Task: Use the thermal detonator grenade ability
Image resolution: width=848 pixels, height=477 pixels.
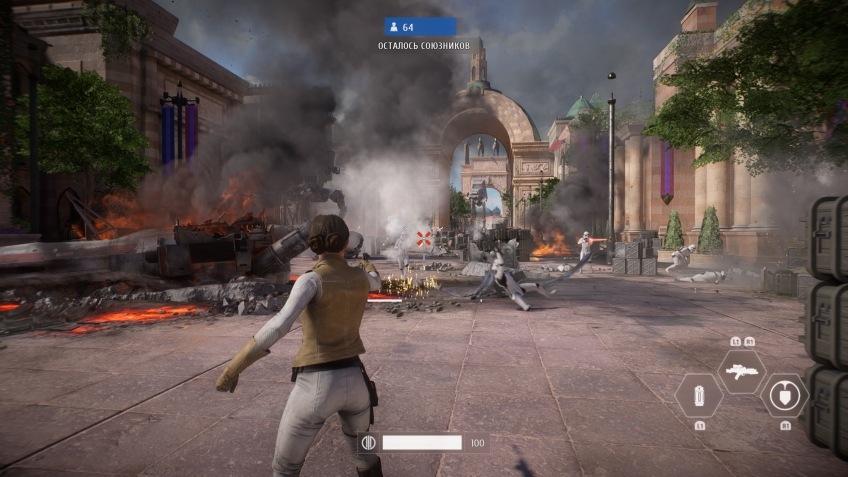Action: point(698,395)
